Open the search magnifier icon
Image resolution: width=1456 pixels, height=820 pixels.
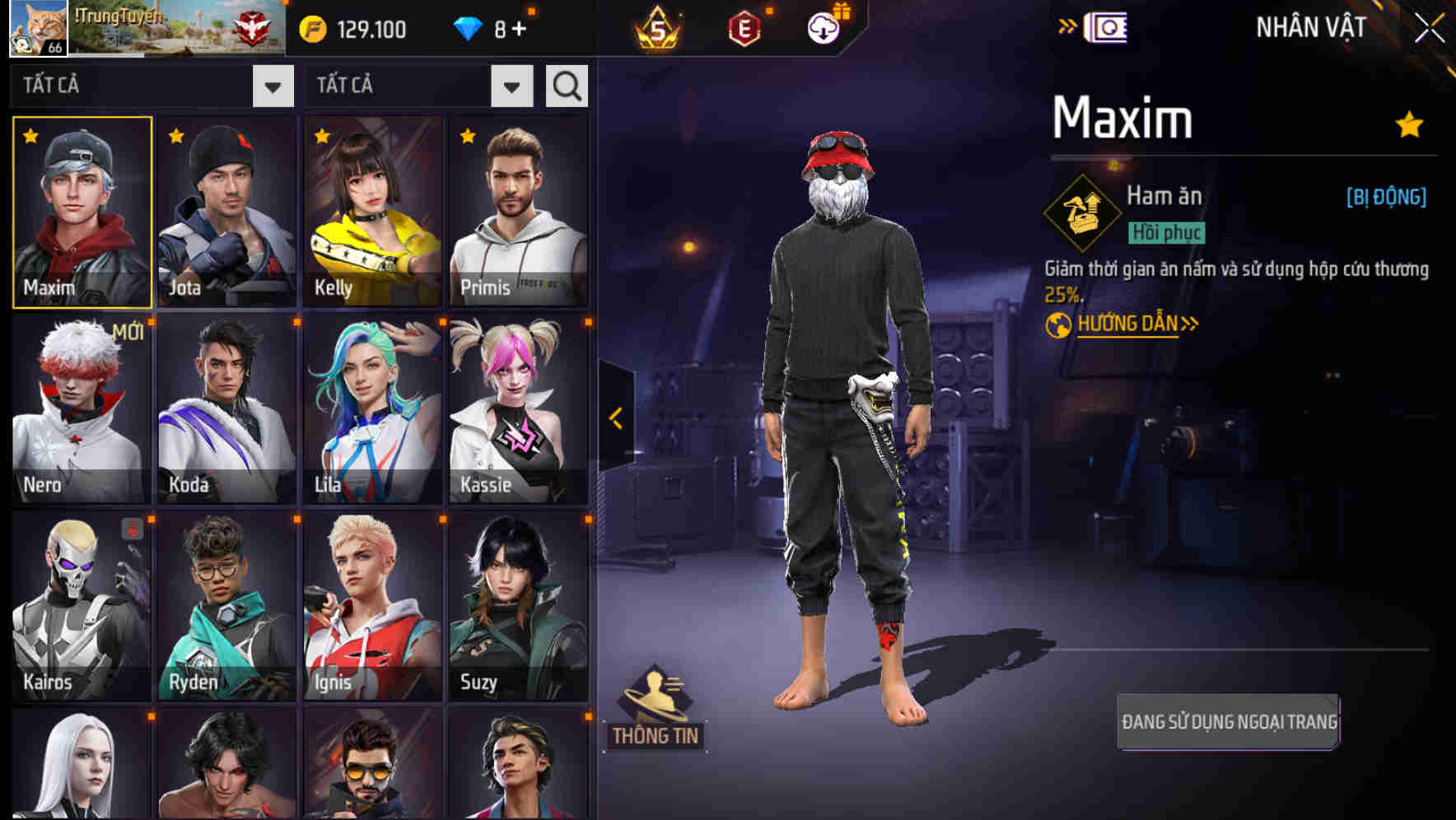tap(566, 85)
